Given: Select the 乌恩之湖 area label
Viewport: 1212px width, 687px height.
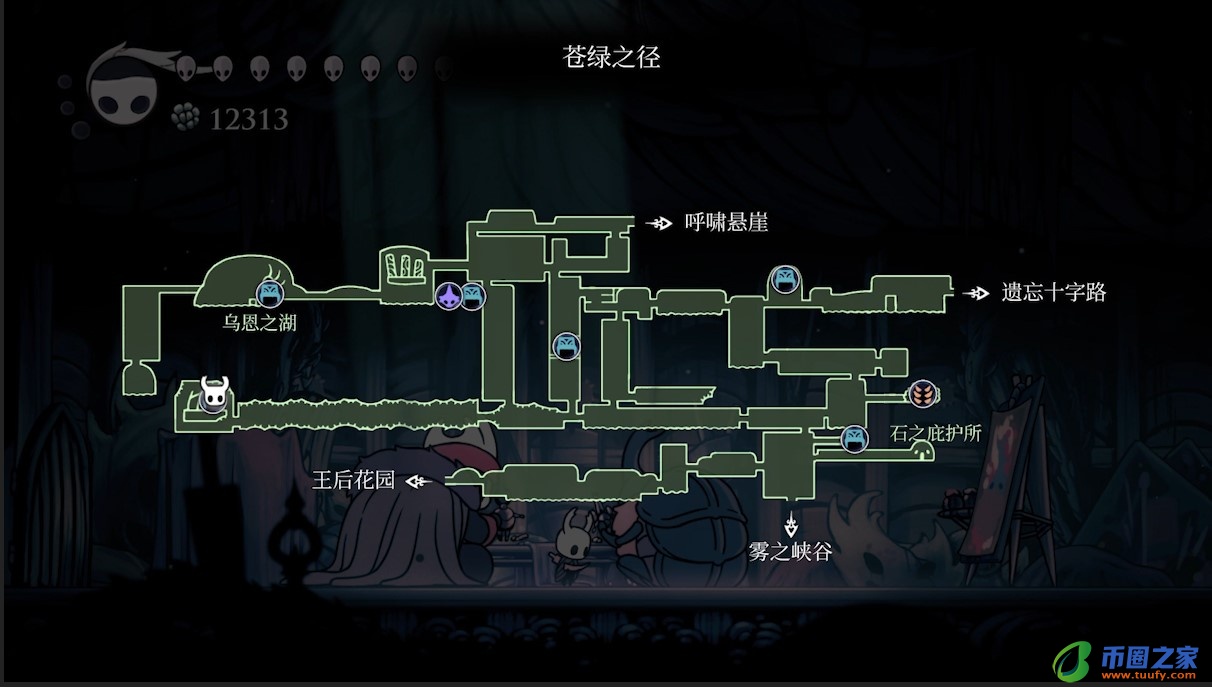Looking at the screenshot, I should tap(260, 323).
